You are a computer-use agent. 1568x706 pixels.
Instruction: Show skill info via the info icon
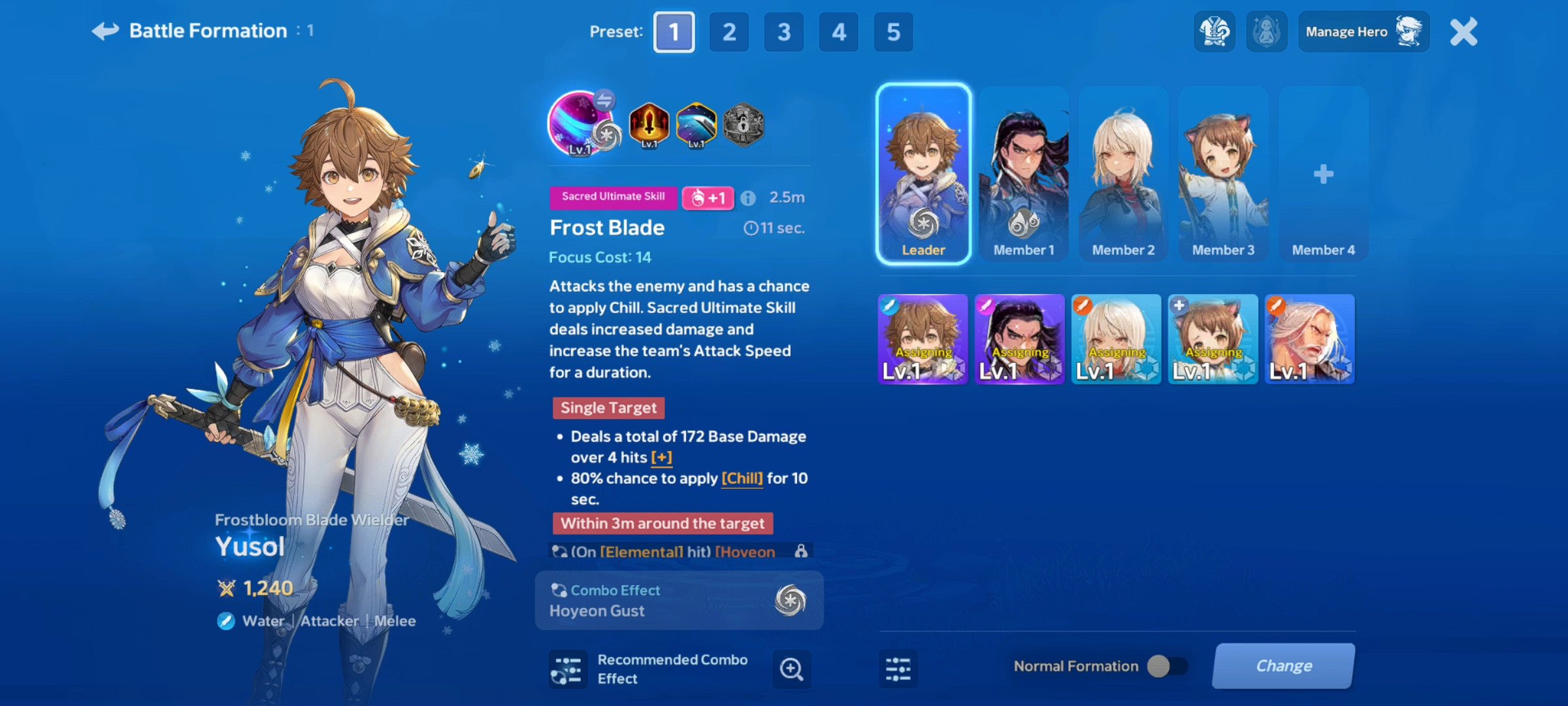[748, 198]
